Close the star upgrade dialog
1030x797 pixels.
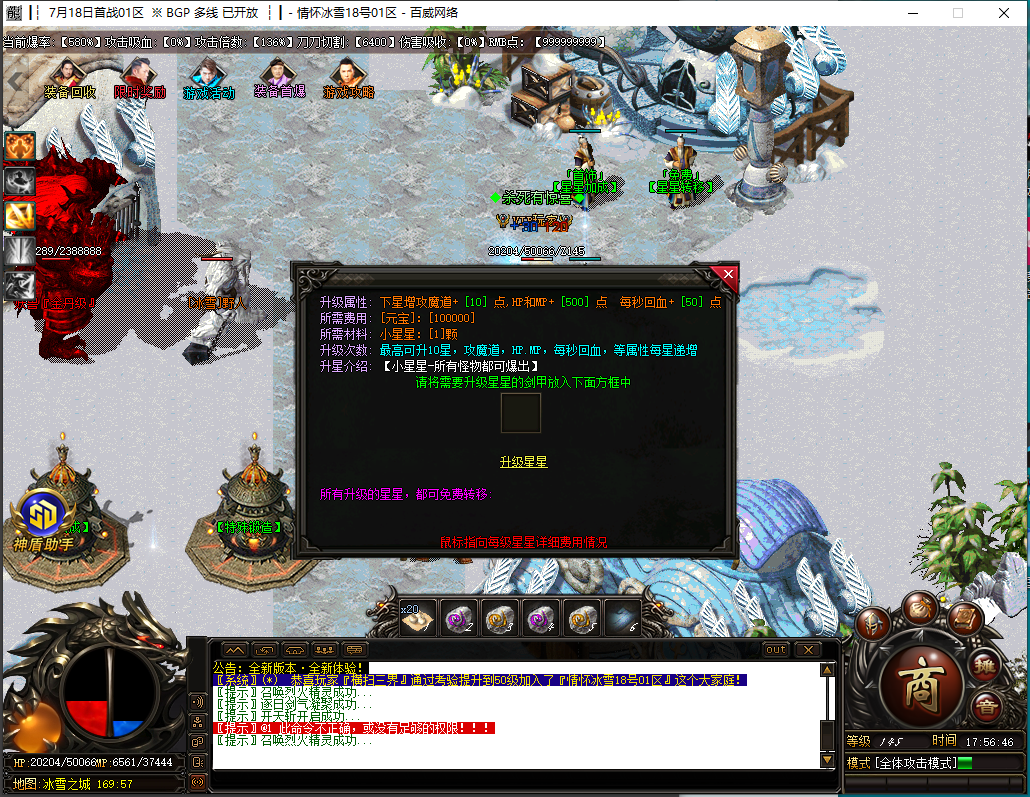click(728, 274)
